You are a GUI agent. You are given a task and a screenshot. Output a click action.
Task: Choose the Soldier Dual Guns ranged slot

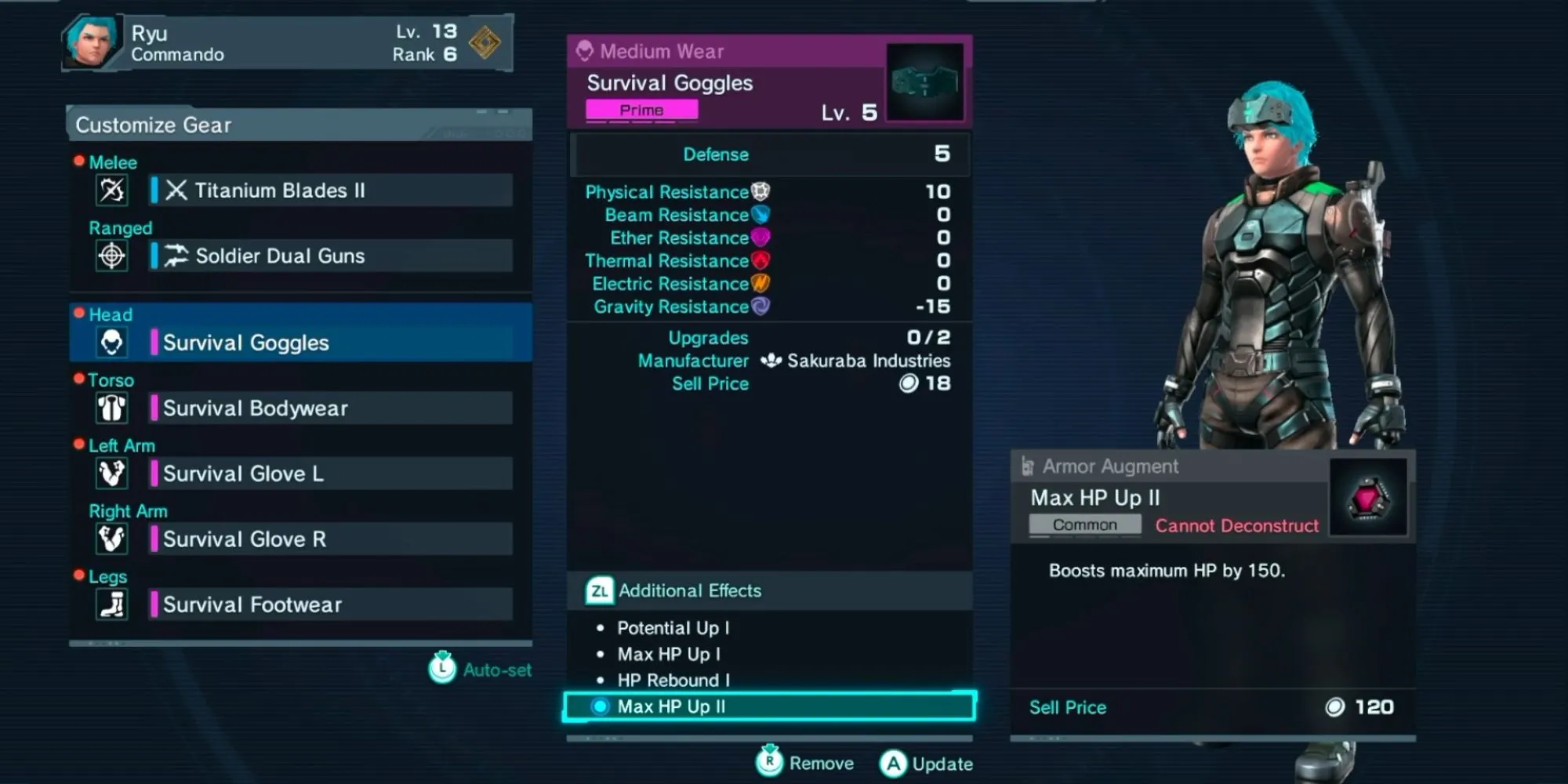(x=331, y=256)
